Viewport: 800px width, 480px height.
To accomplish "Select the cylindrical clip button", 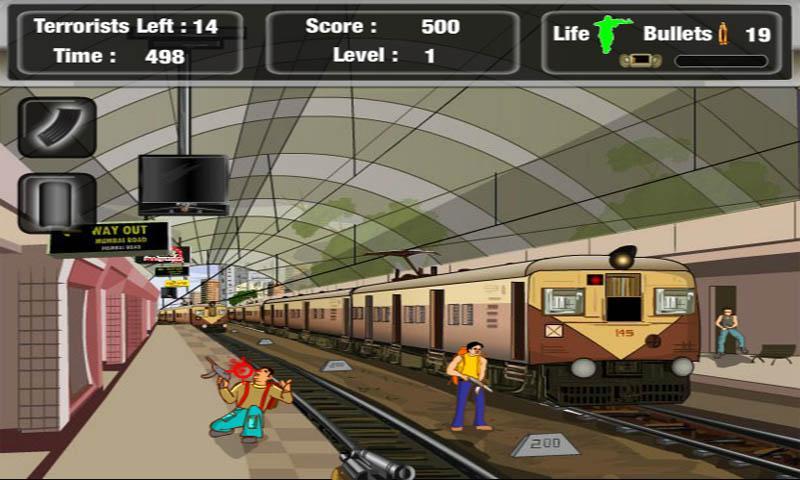I will pos(57,201).
